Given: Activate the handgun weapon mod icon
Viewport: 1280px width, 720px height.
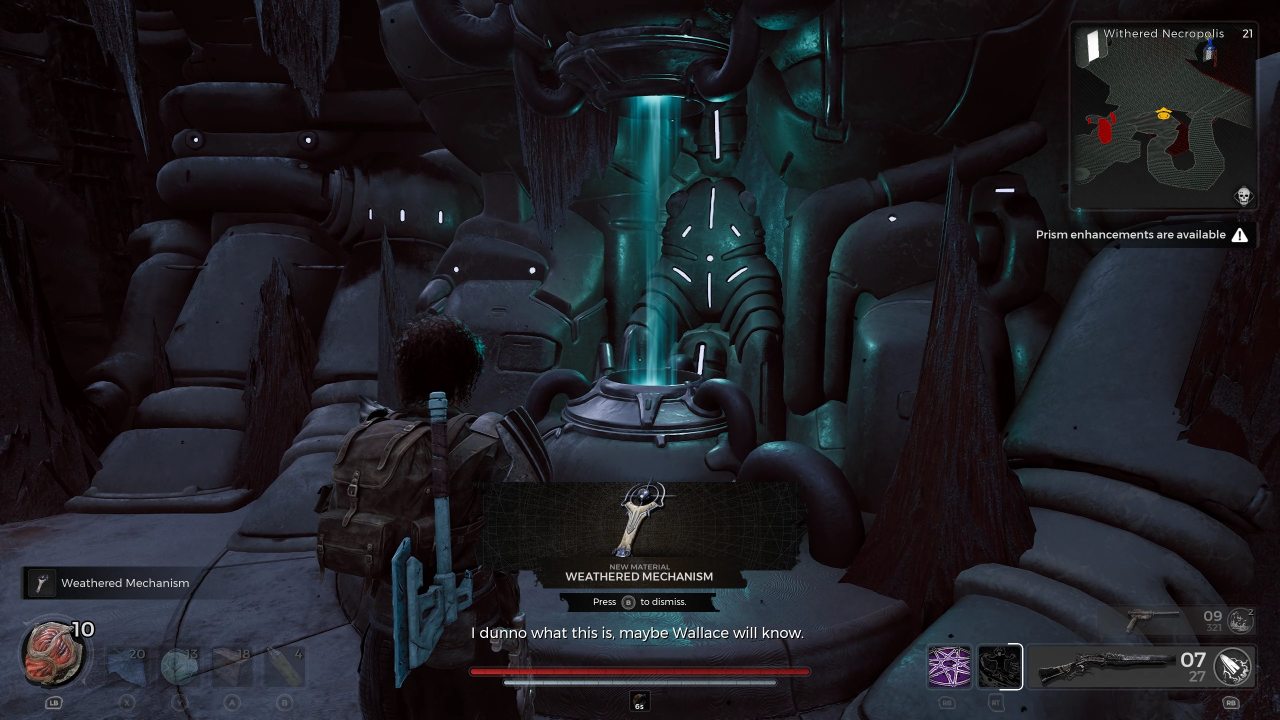Looking at the screenshot, I should click(1240, 621).
